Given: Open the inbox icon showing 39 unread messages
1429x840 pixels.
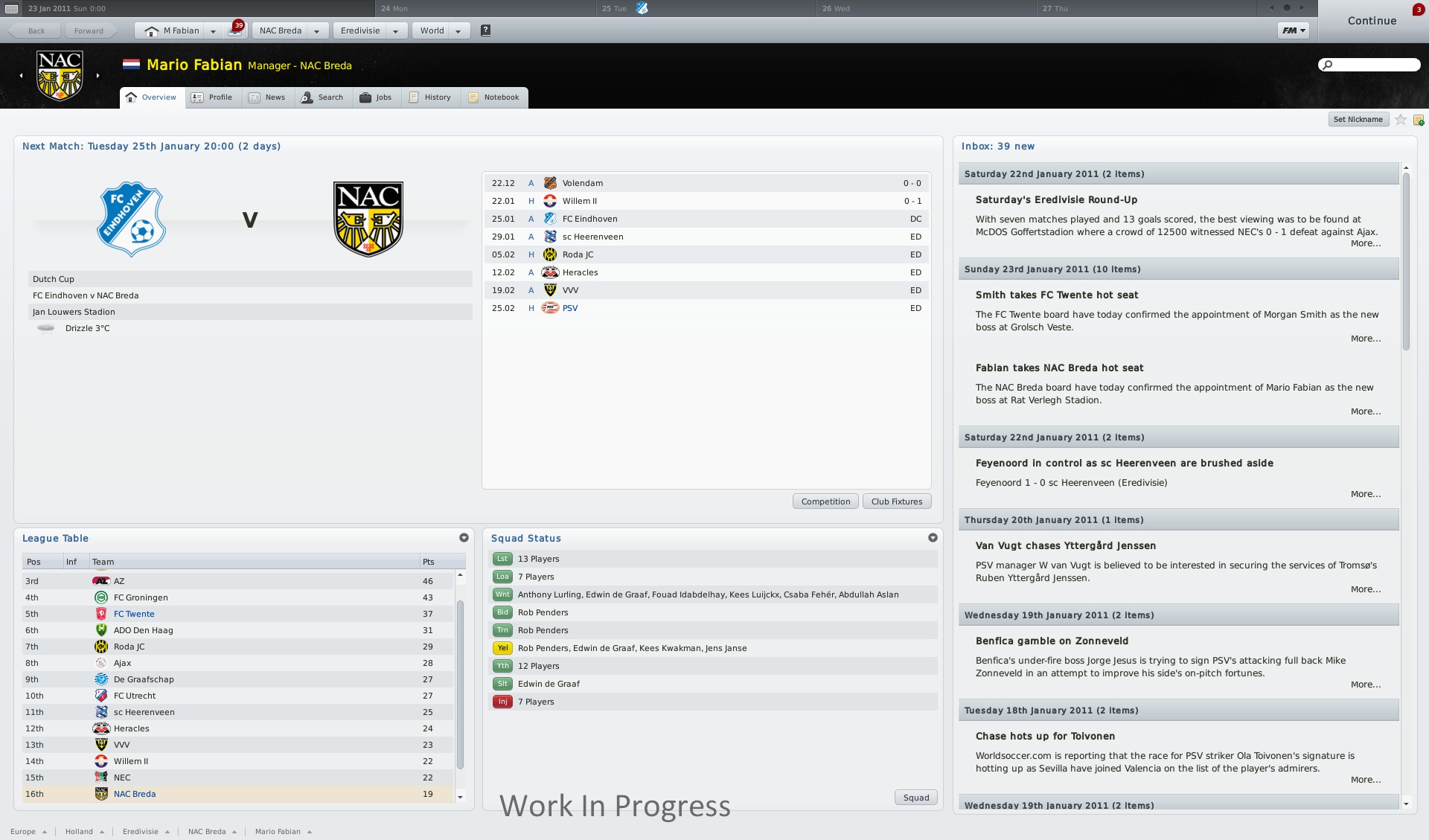Looking at the screenshot, I should tap(234, 31).
